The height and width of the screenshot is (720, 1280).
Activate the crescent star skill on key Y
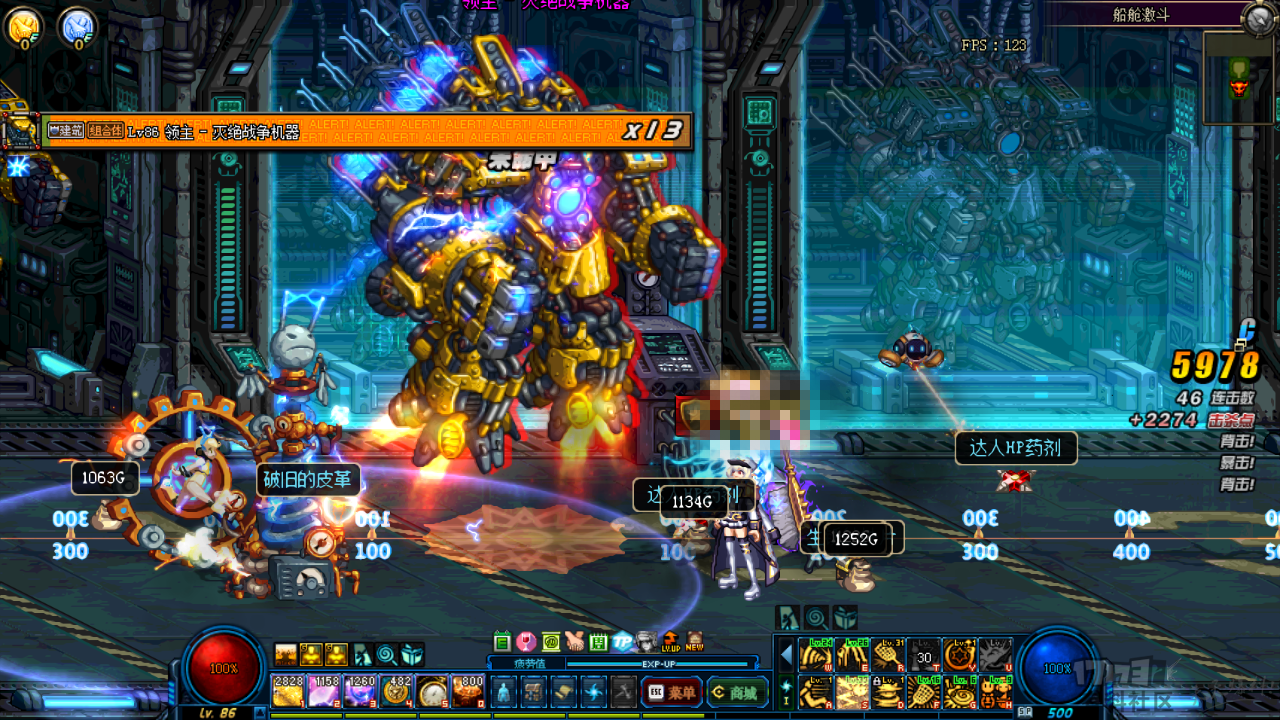pyautogui.click(x=959, y=656)
